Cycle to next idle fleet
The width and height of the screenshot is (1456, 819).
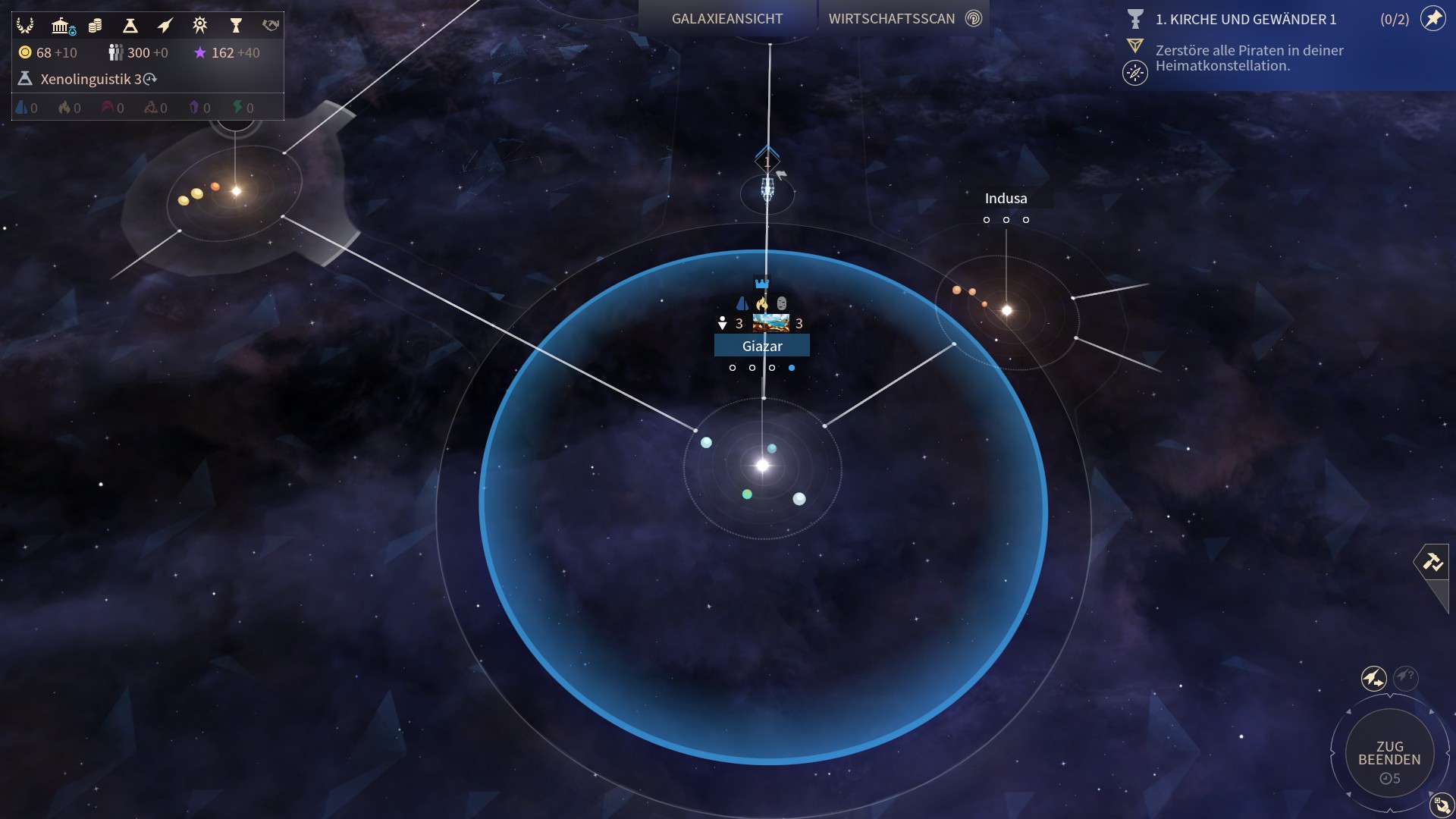click(1373, 678)
